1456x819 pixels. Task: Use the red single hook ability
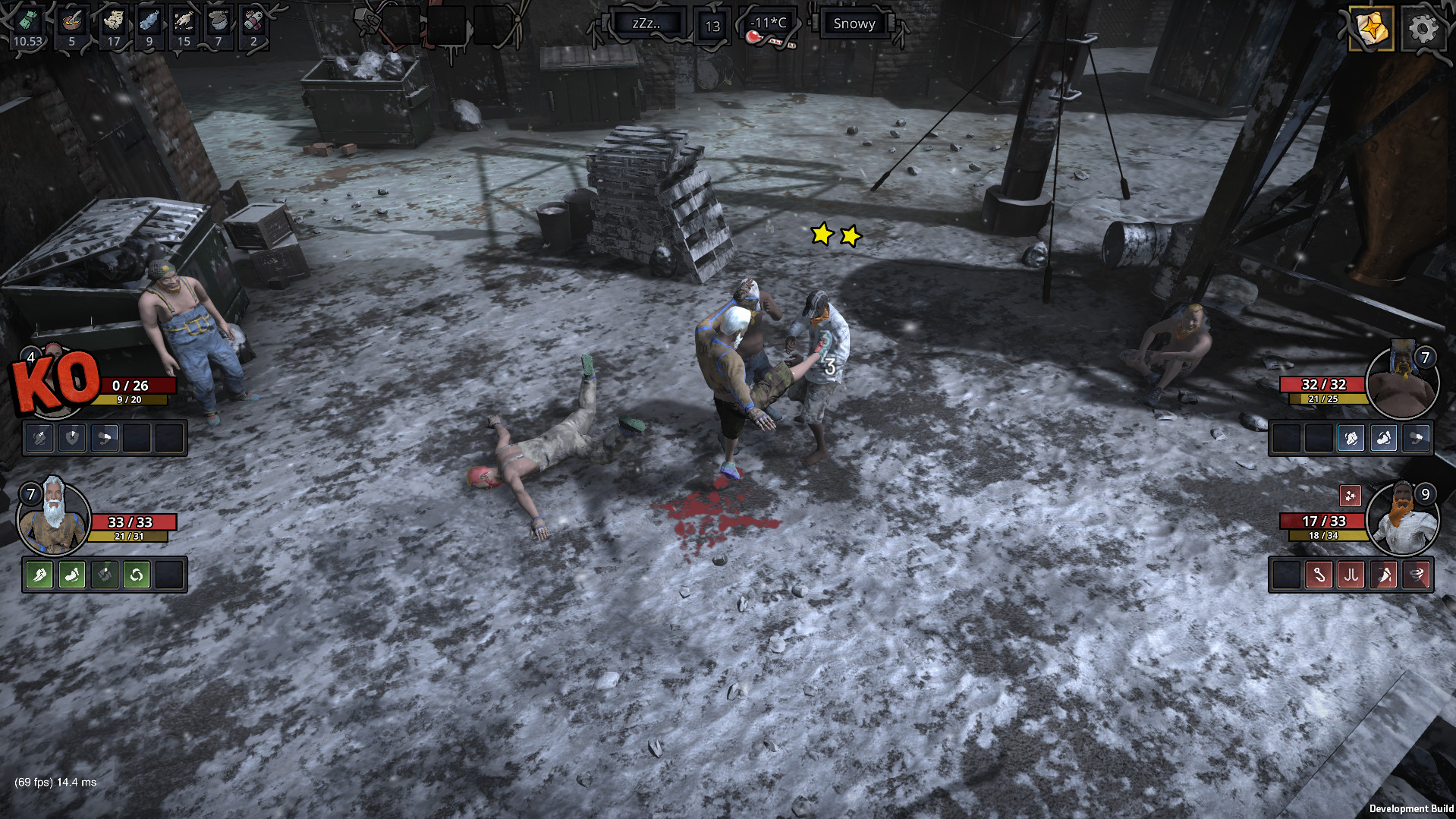pyautogui.click(x=1319, y=575)
